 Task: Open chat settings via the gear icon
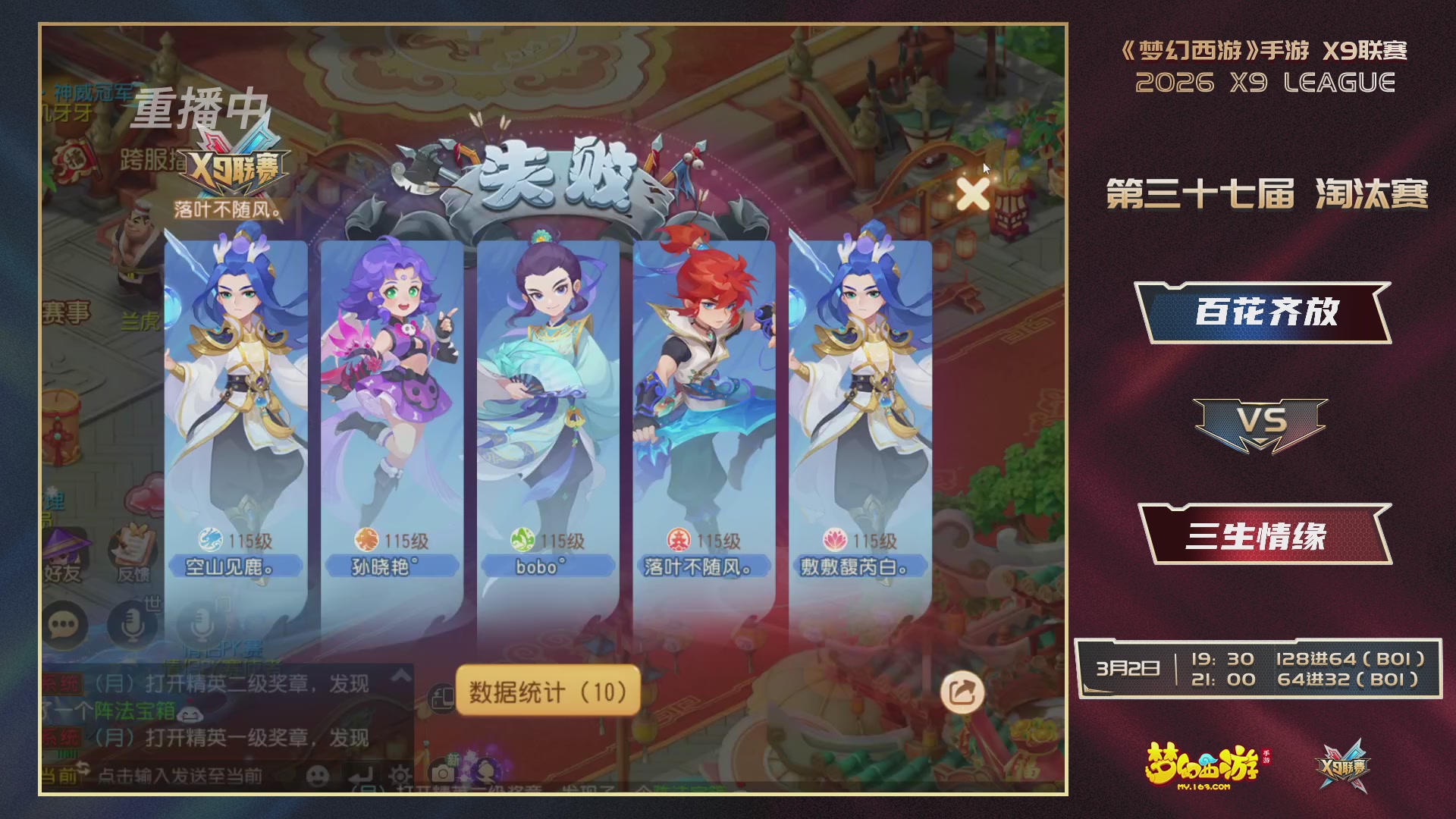coord(402,776)
